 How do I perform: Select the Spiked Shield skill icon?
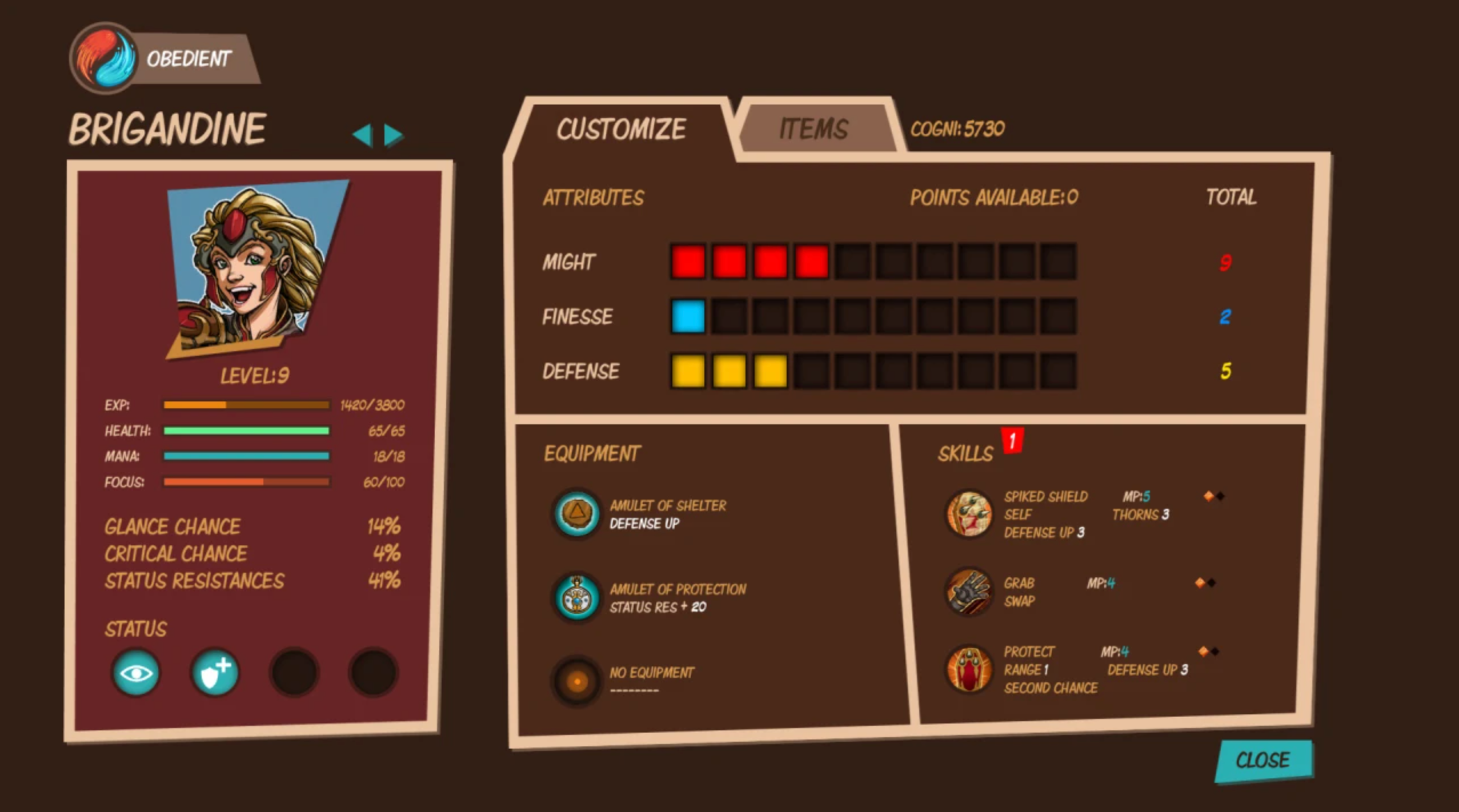pyautogui.click(x=969, y=513)
